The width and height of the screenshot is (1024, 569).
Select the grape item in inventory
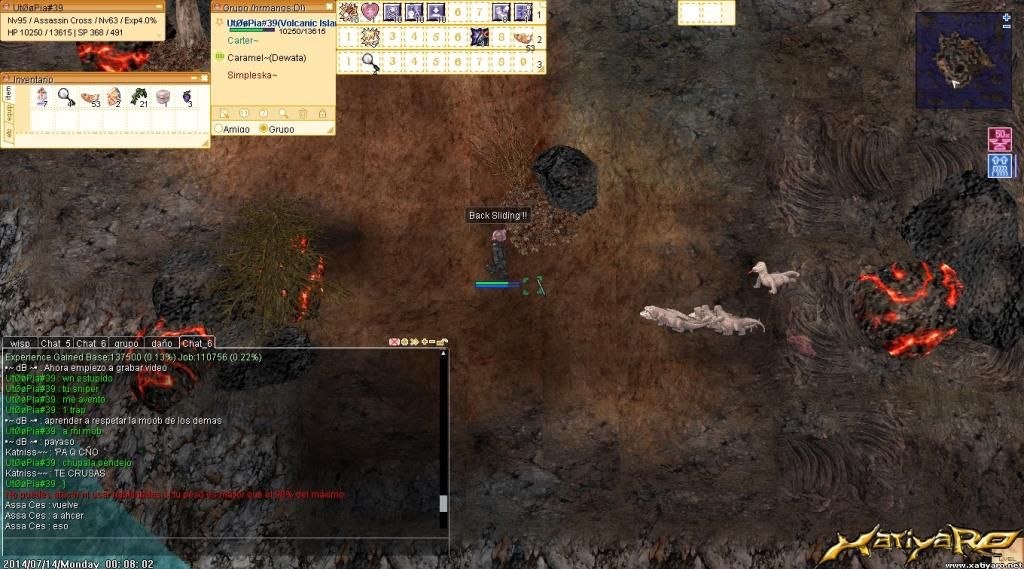186,97
